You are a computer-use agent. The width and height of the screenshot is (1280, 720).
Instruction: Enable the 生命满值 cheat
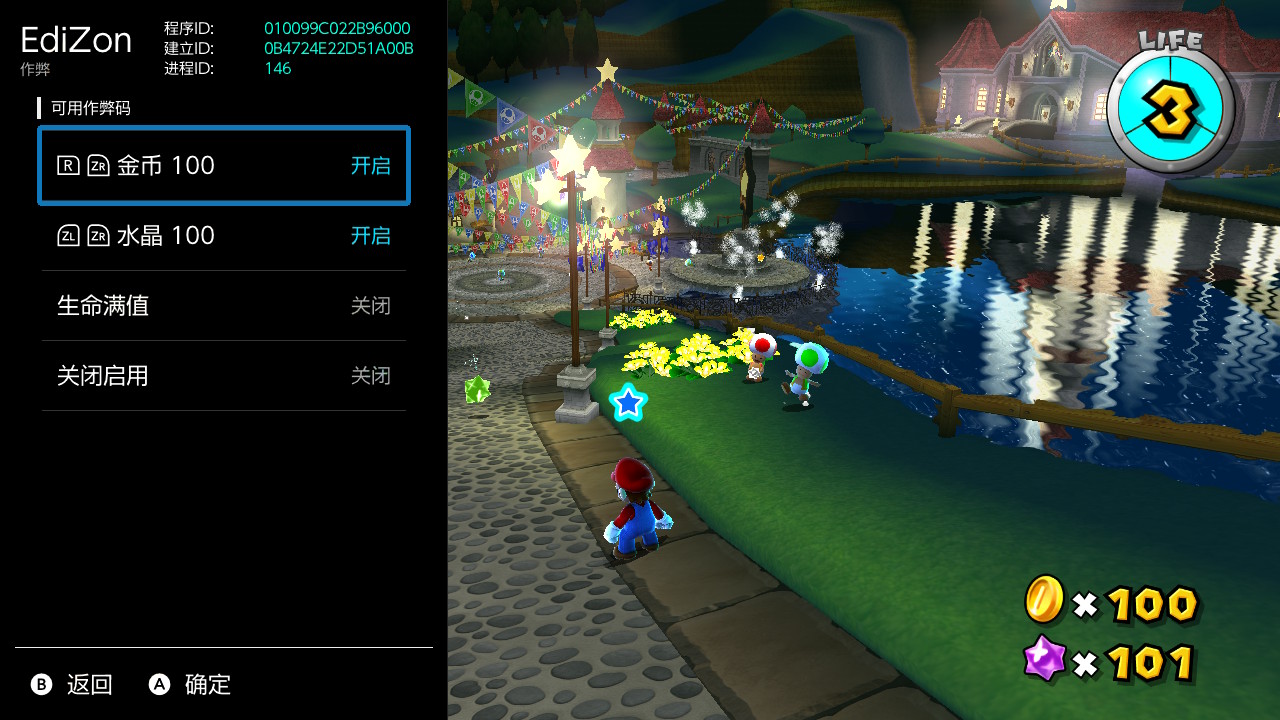223,306
